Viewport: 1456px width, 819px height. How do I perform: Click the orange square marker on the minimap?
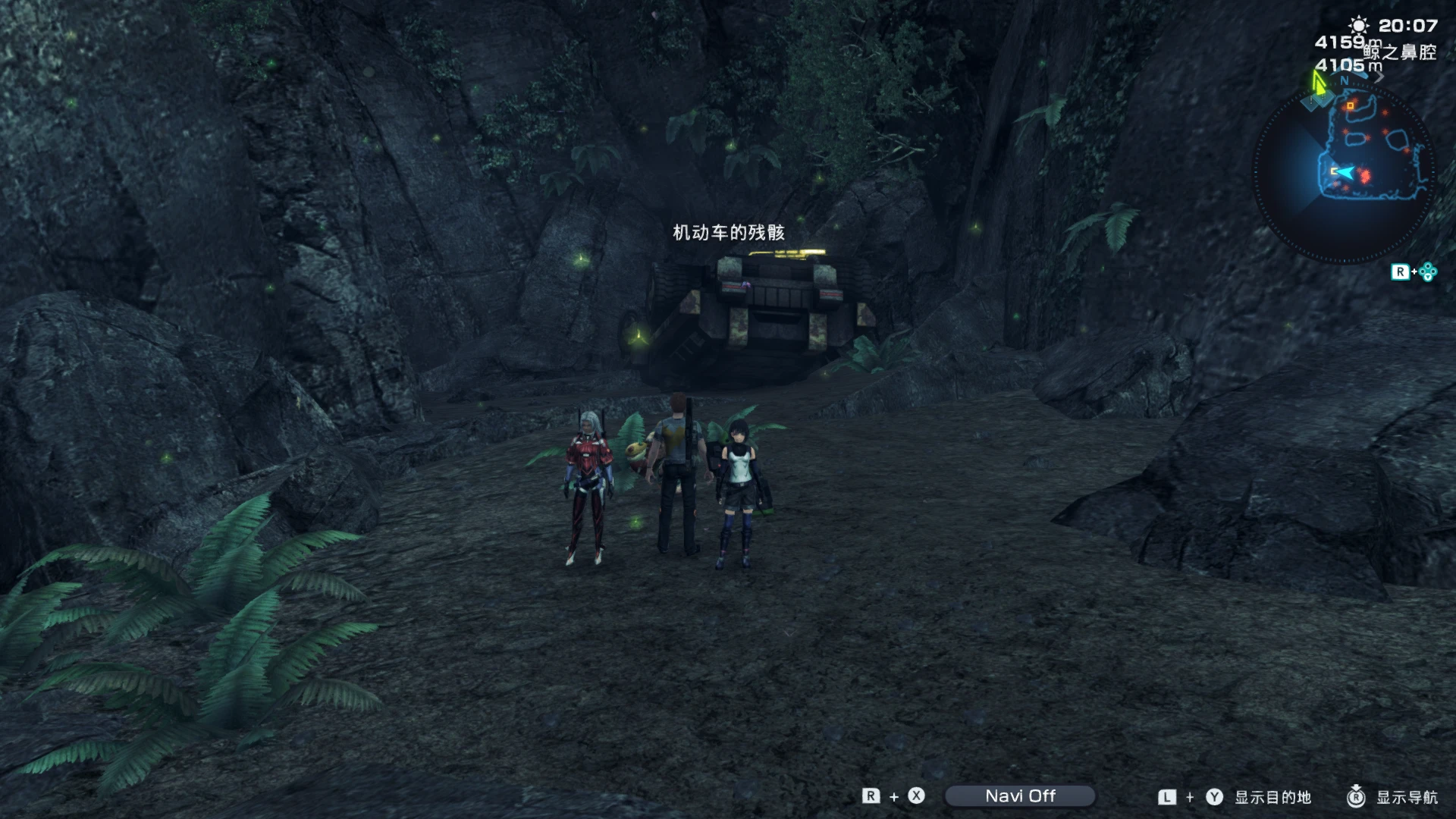[x=1350, y=105]
